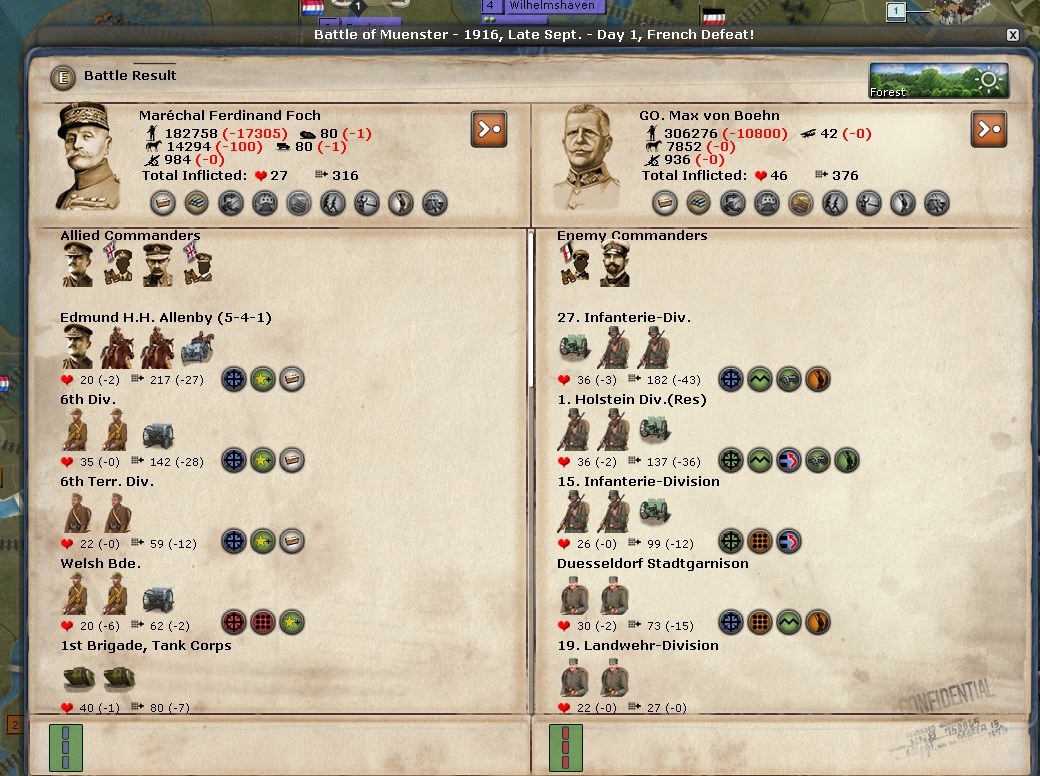Click the red-dotted button under enemy list
The image size is (1040, 776).
tap(566, 748)
